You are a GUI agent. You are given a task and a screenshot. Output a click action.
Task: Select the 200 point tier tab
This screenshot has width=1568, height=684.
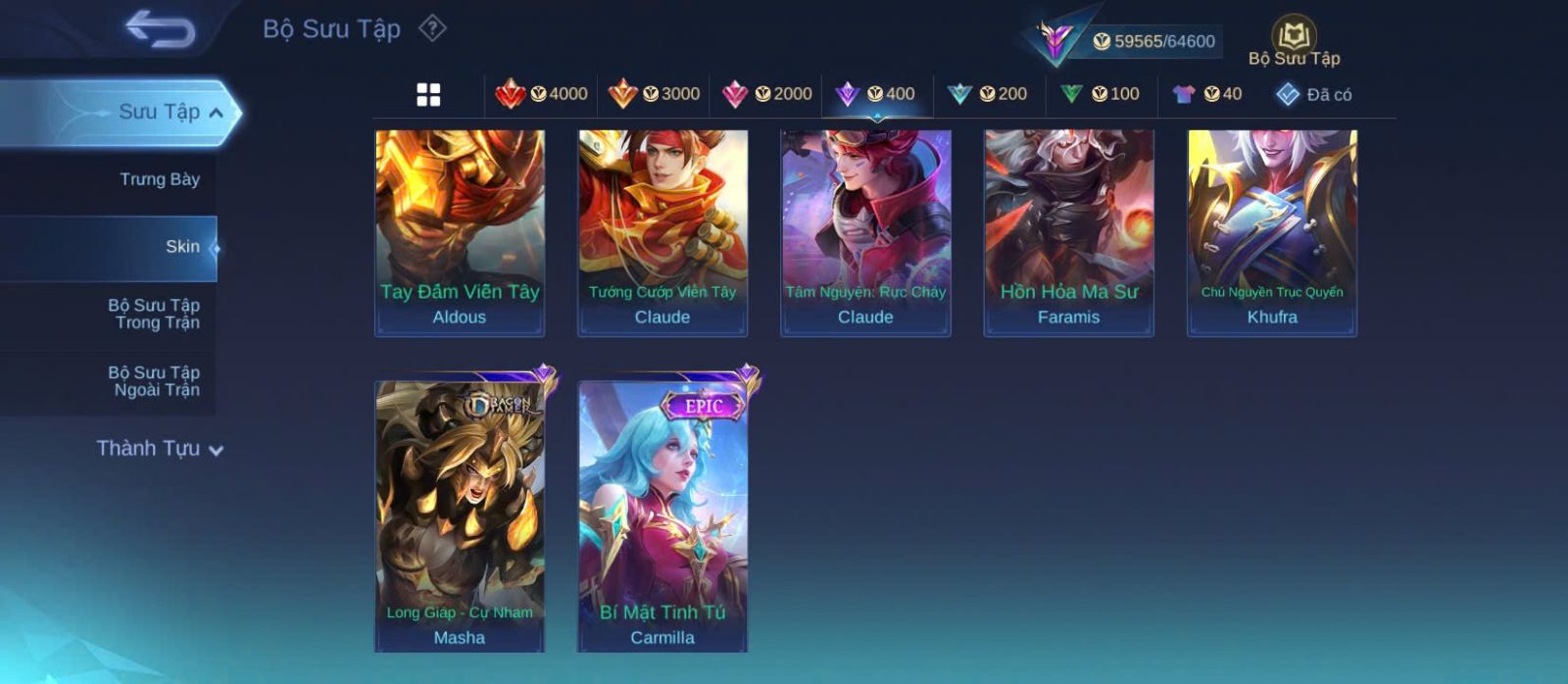(988, 94)
